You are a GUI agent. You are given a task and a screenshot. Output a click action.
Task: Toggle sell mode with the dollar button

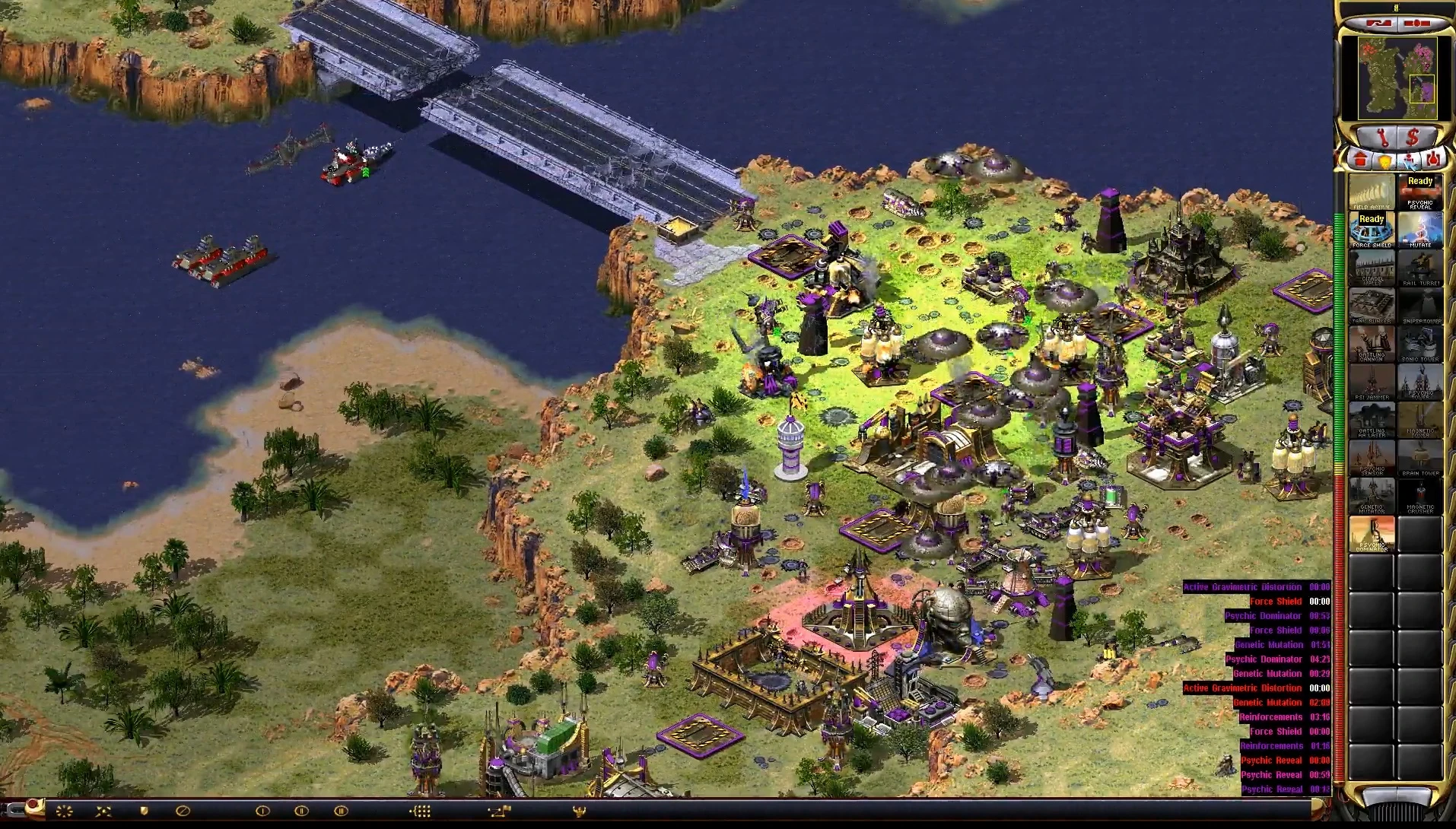tap(1413, 138)
